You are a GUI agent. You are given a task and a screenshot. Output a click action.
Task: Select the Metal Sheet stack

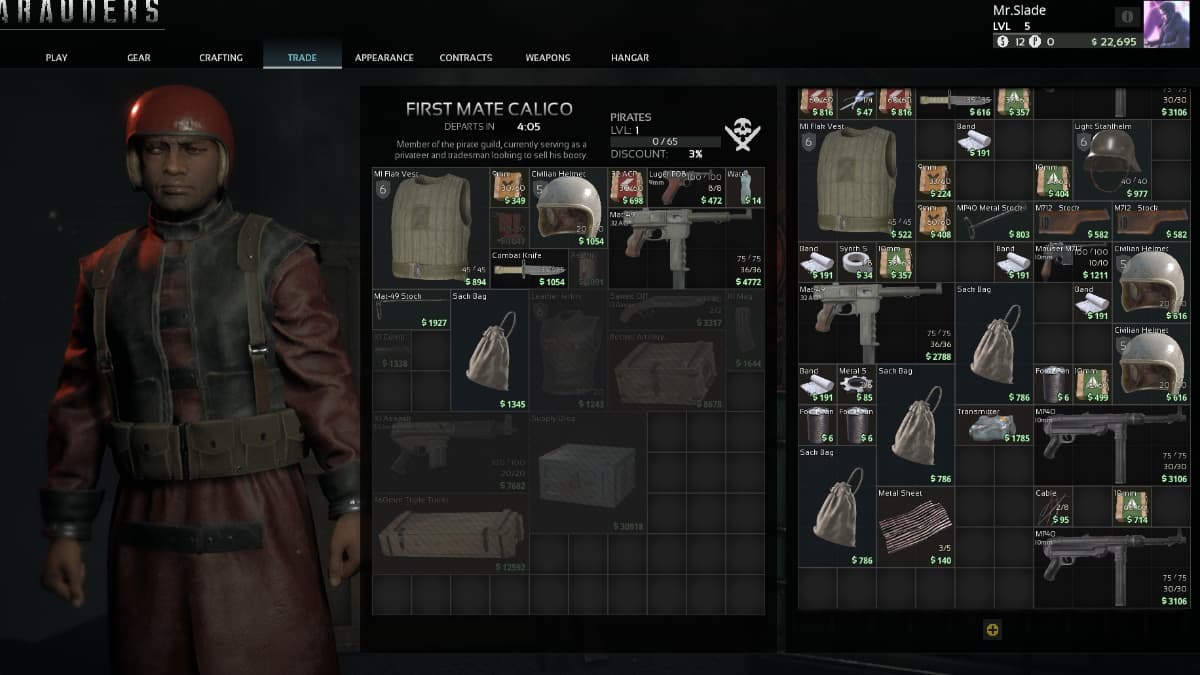coord(915,526)
